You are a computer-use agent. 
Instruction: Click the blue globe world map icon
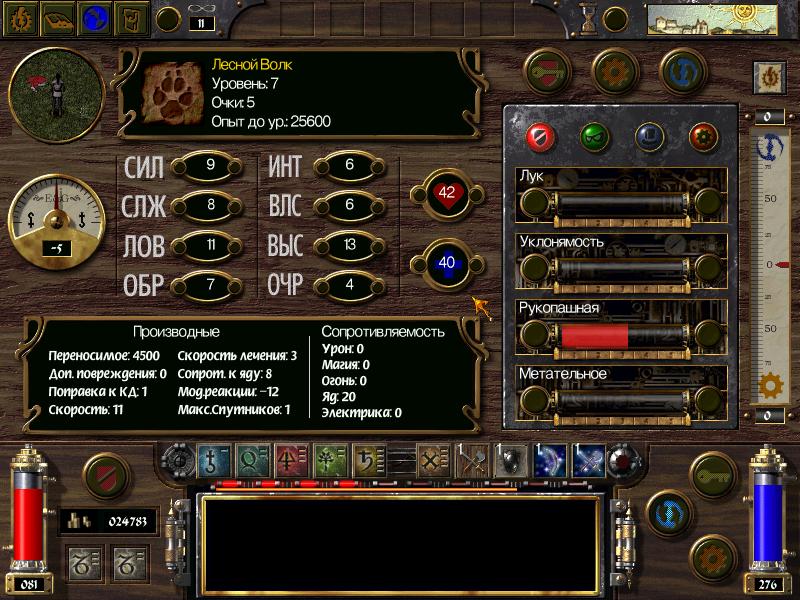pos(95,18)
